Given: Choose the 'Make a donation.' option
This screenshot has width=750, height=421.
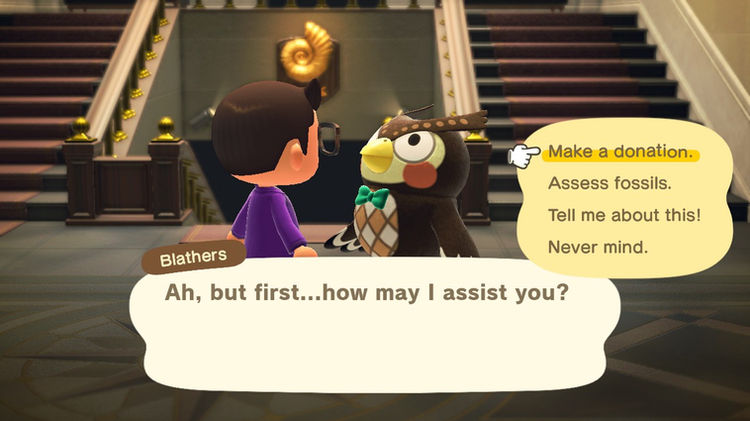Looking at the screenshot, I should tap(618, 153).
